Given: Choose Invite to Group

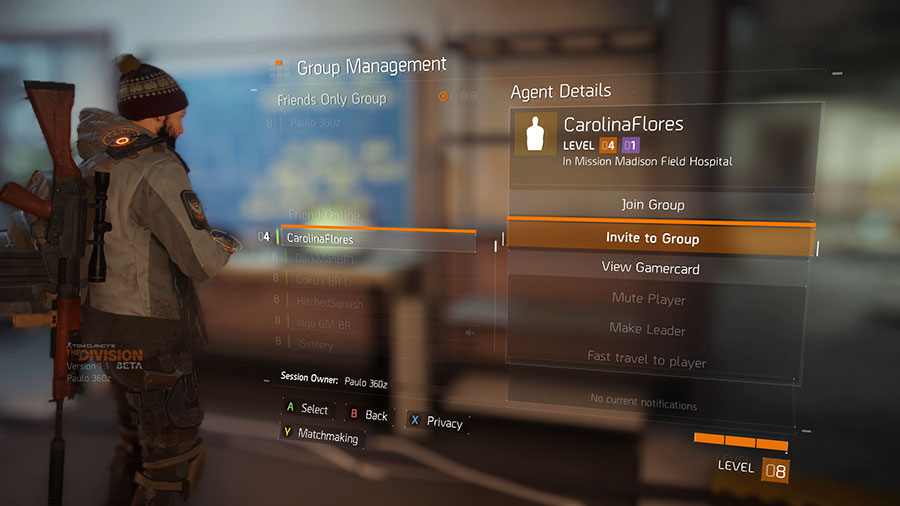Looking at the screenshot, I should pos(652,238).
